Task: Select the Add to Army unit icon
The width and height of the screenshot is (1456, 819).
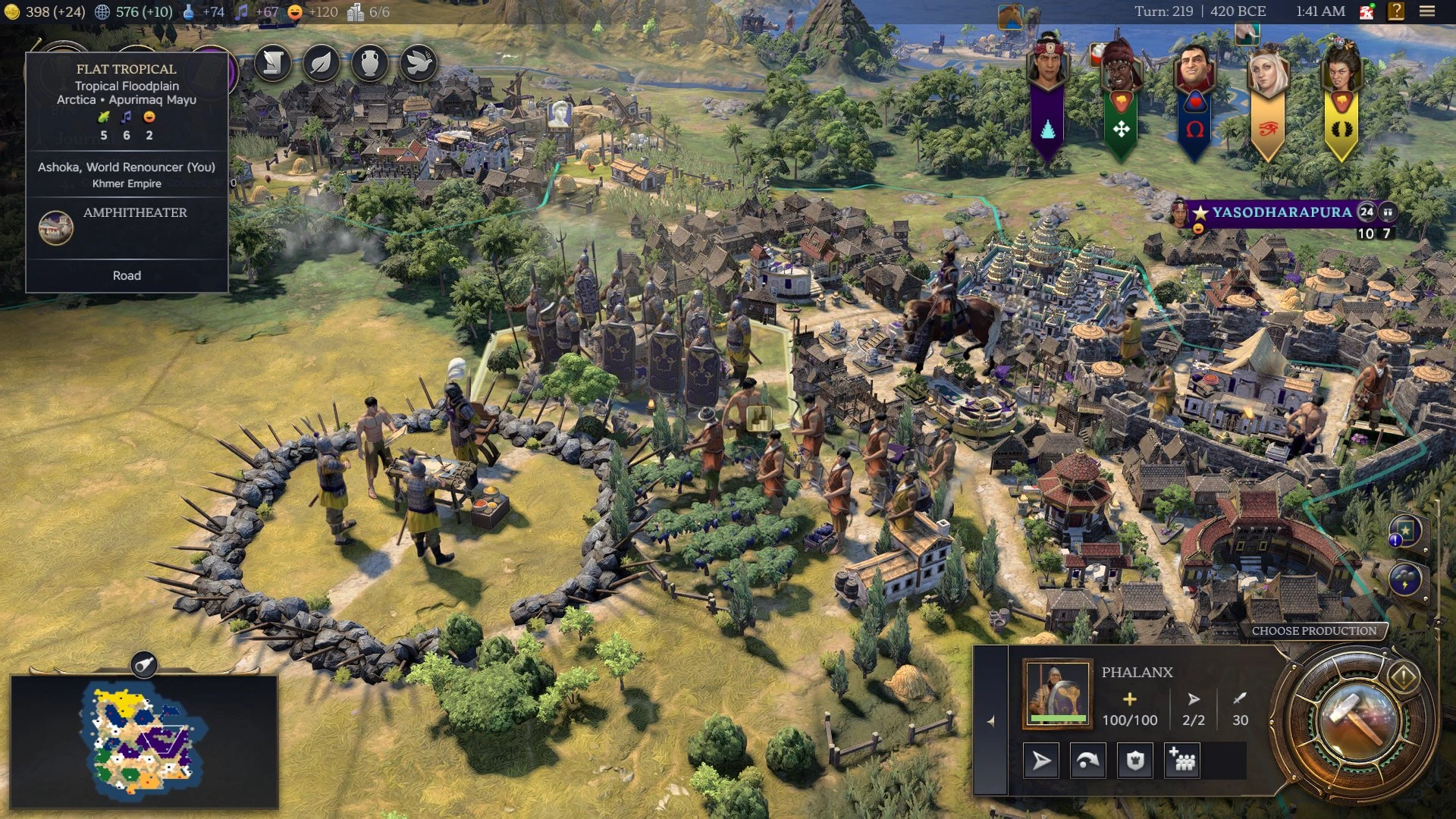Action: (x=1181, y=761)
